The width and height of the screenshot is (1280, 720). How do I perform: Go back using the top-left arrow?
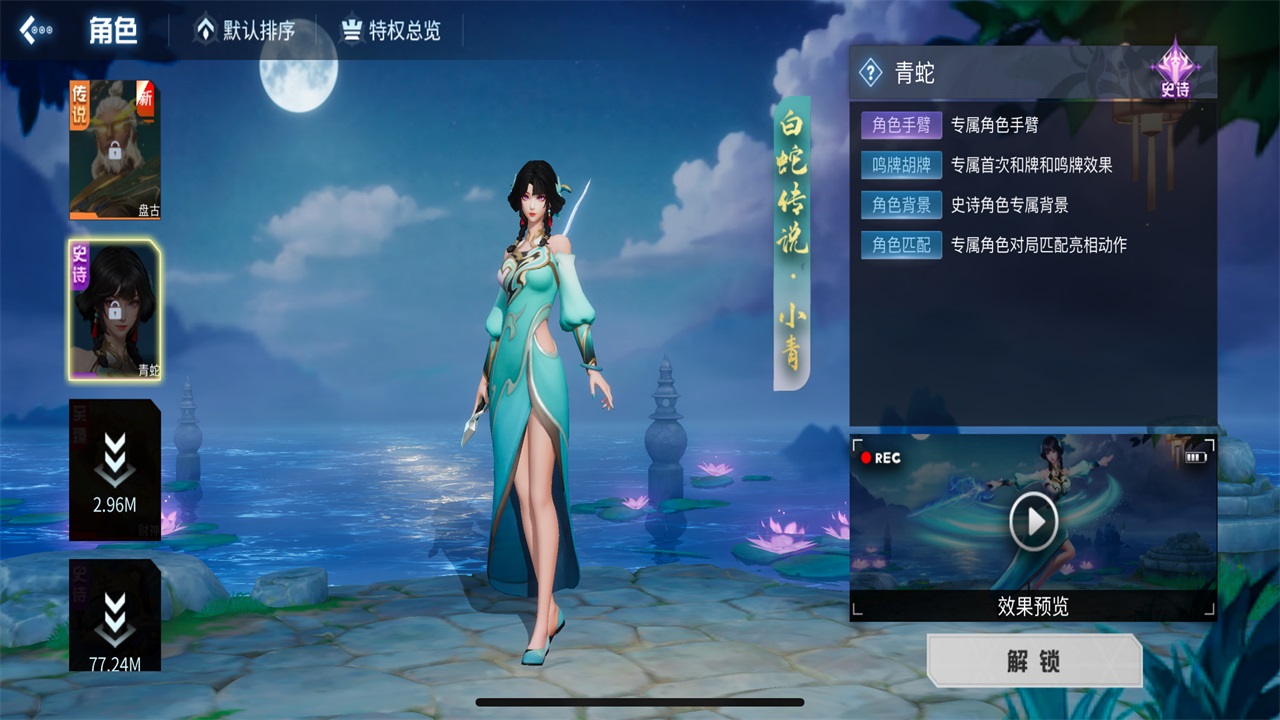click(35, 31)
